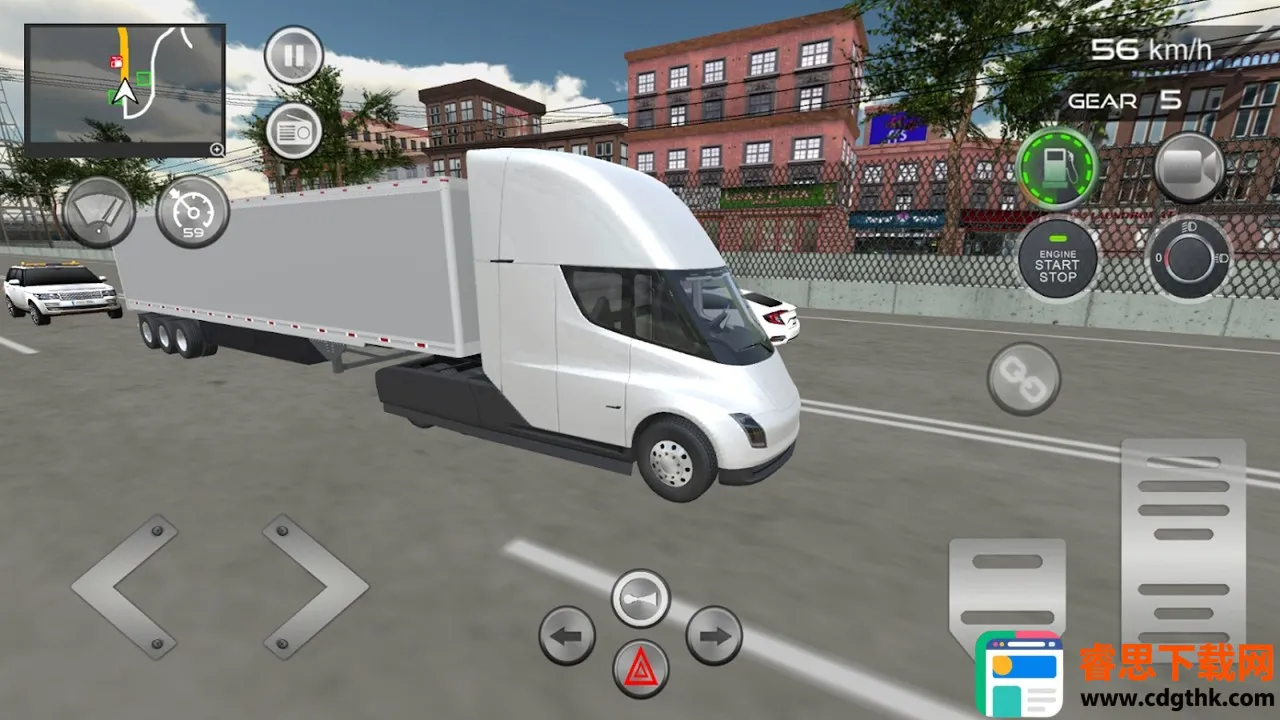1280x720 pixels.
Task: Honk the horn
Action: coord(640,598)
